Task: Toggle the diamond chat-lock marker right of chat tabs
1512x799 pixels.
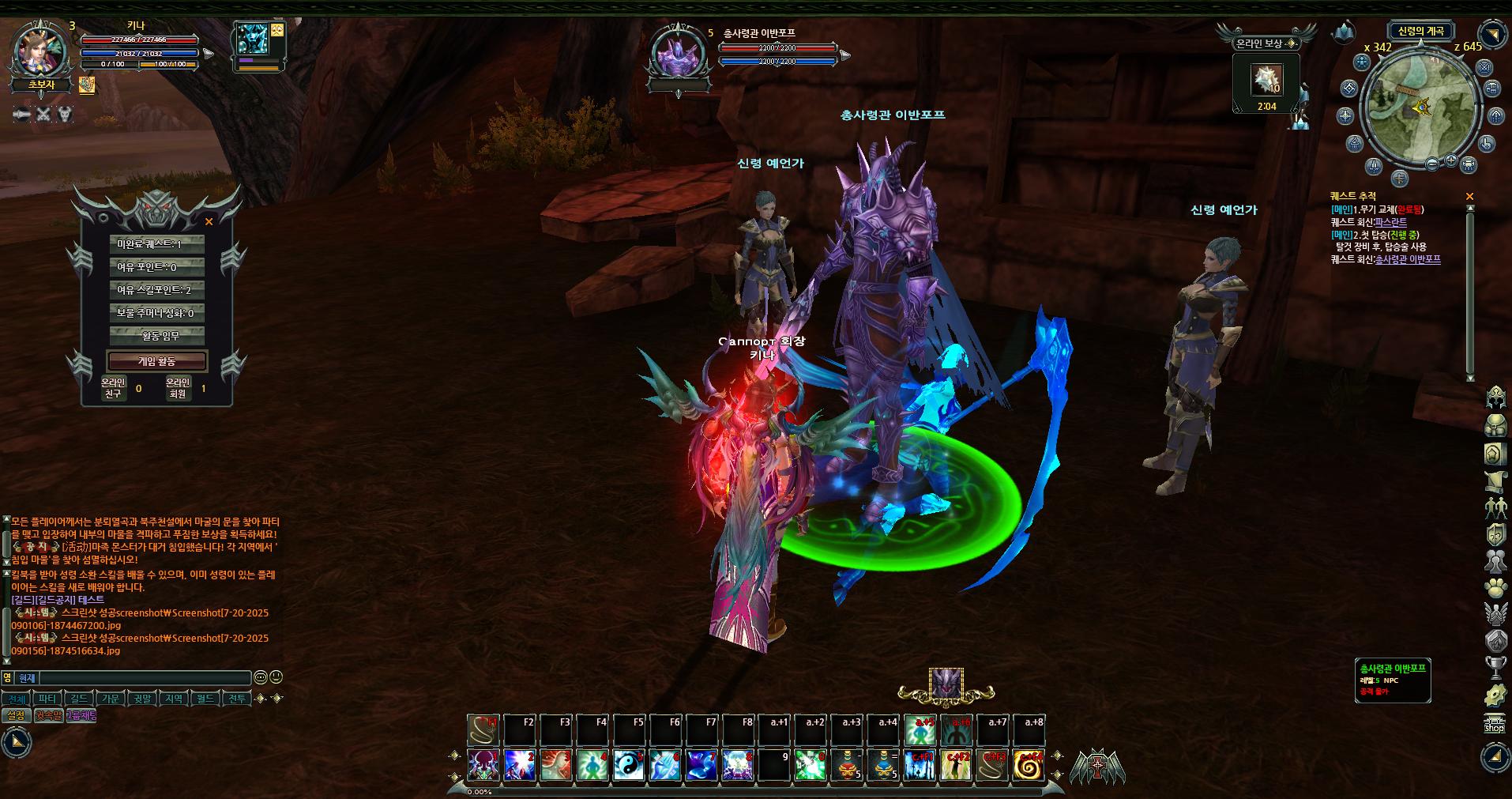Action: pyautogui.click(x=261, y=699)
